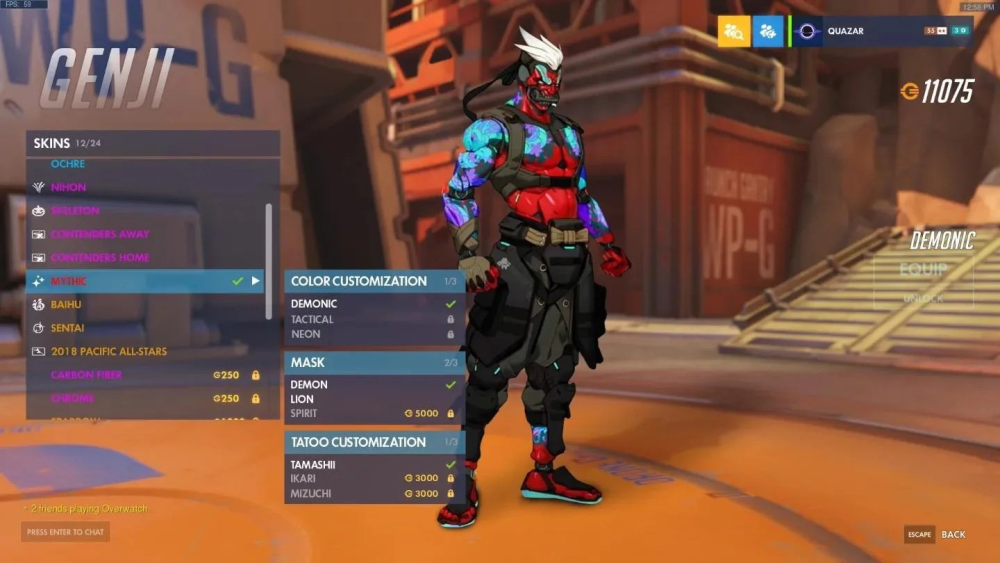Image resolution: width=1000 pixels, height=563 pixels.
Task: Select the Neon color option
Action: click(x=306, y=334)
